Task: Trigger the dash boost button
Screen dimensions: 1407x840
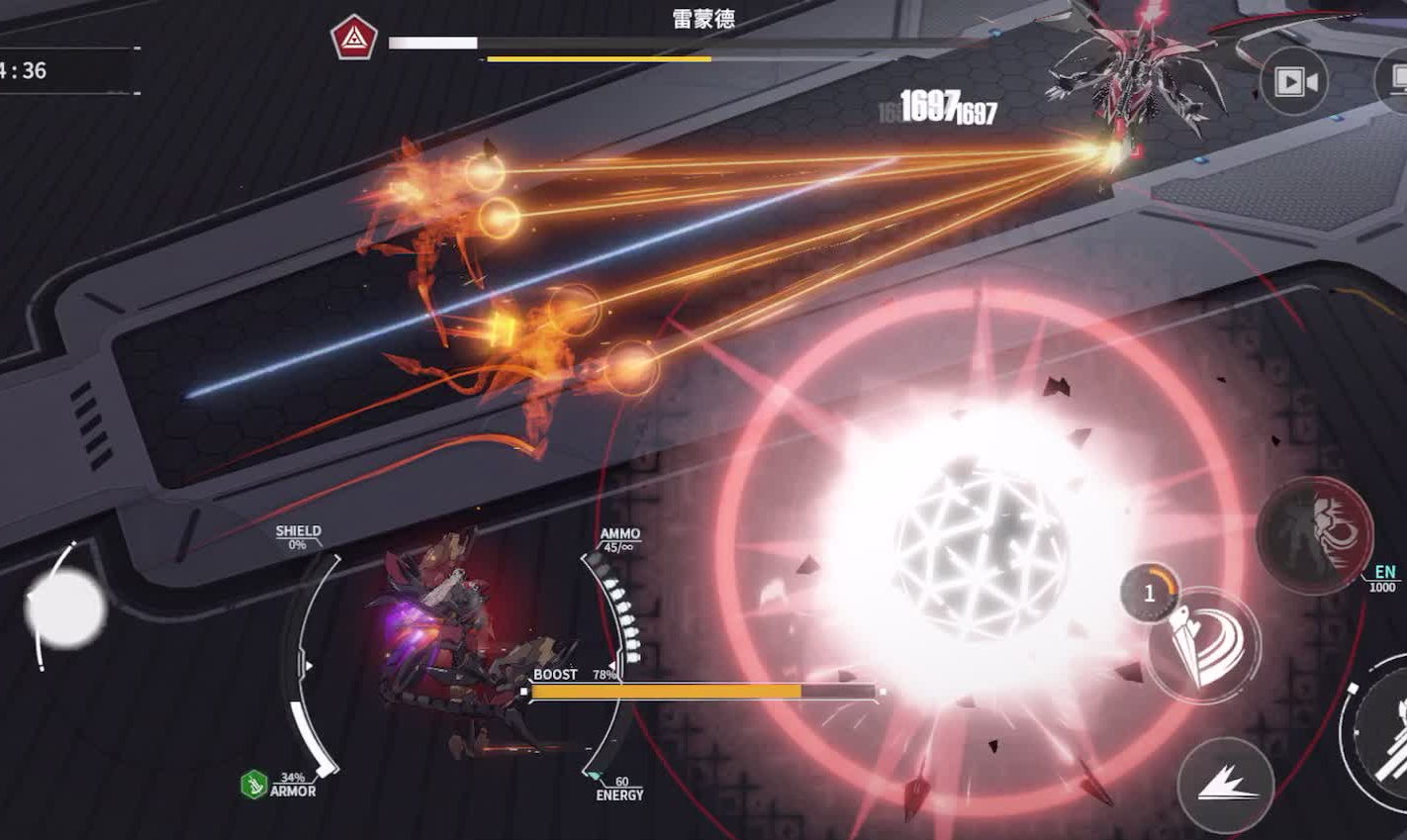Action: [1225, 785]
